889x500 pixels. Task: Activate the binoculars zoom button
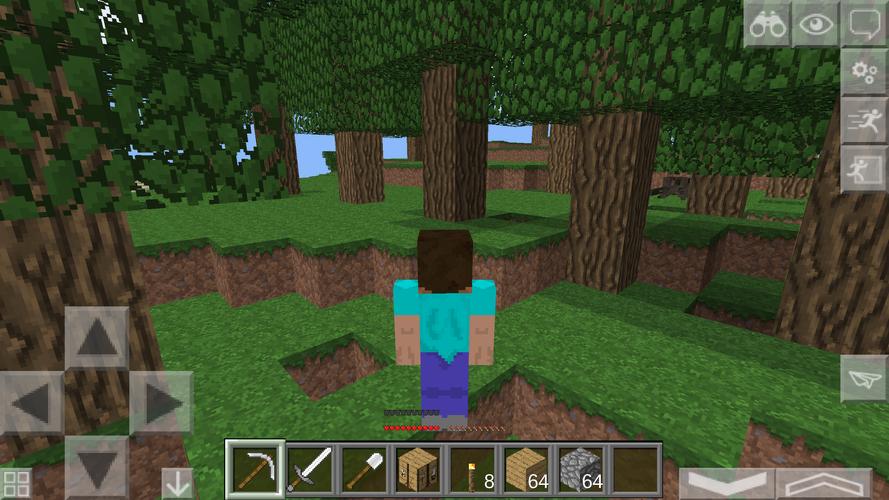tap(767, 24)
